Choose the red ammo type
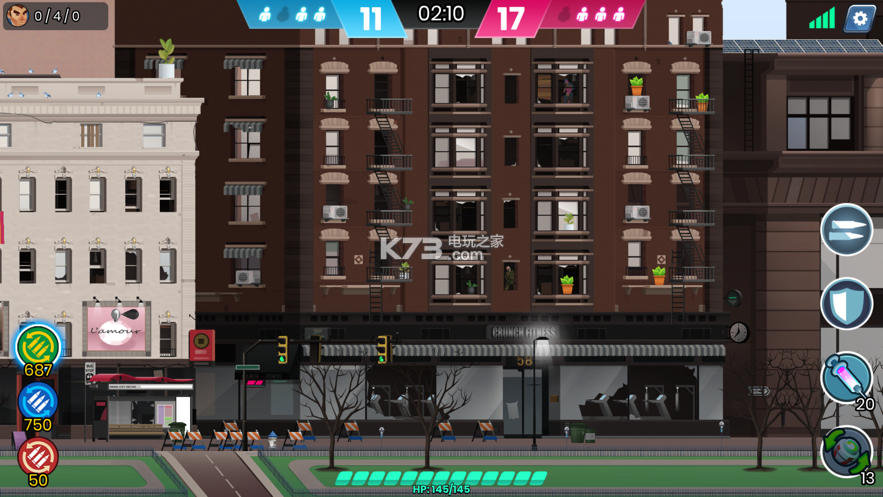Screen dimensions: 883x497 click(x=38, y=456)
